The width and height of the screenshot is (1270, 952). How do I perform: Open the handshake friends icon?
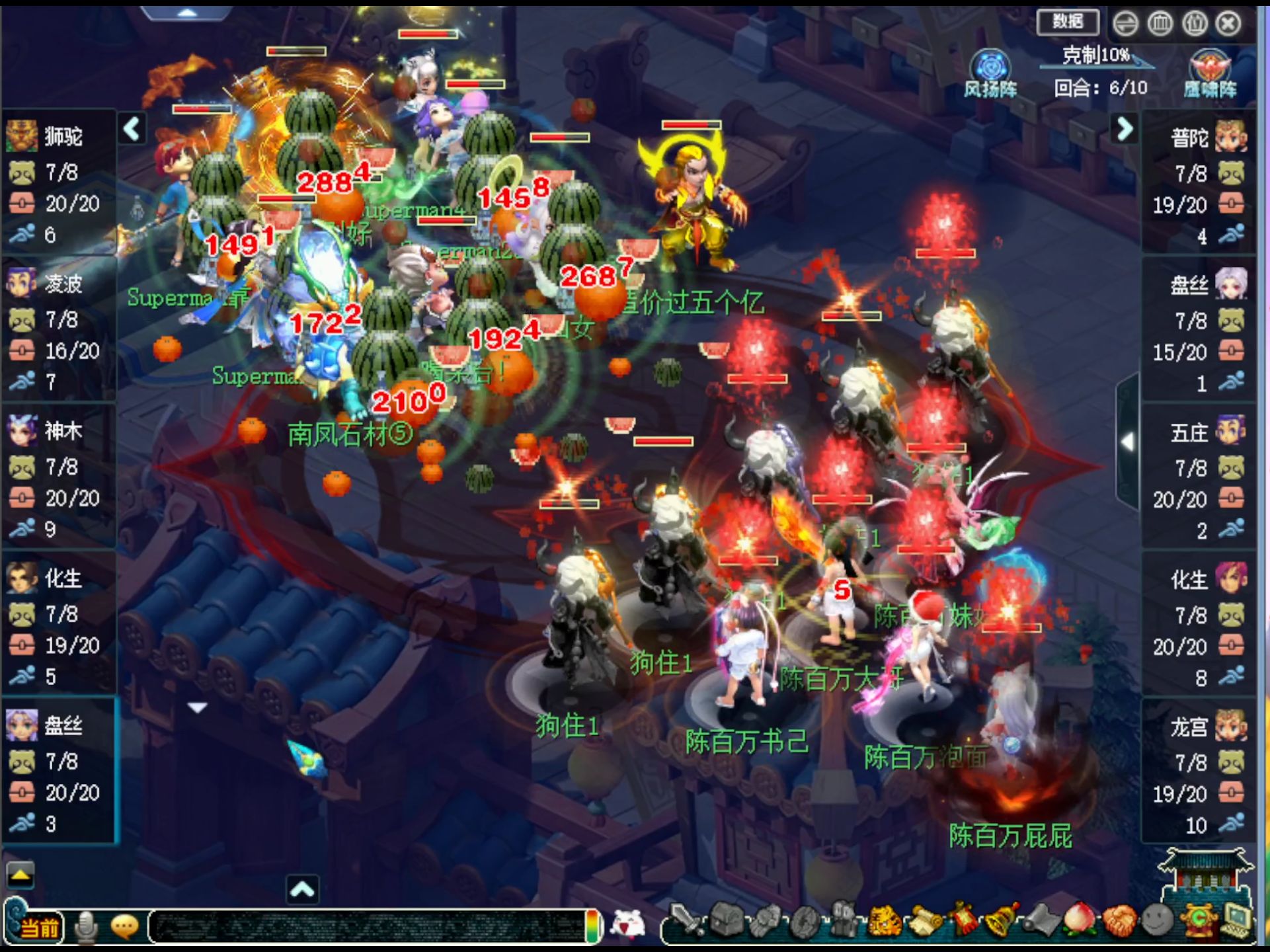click(x=1118, y=920)
